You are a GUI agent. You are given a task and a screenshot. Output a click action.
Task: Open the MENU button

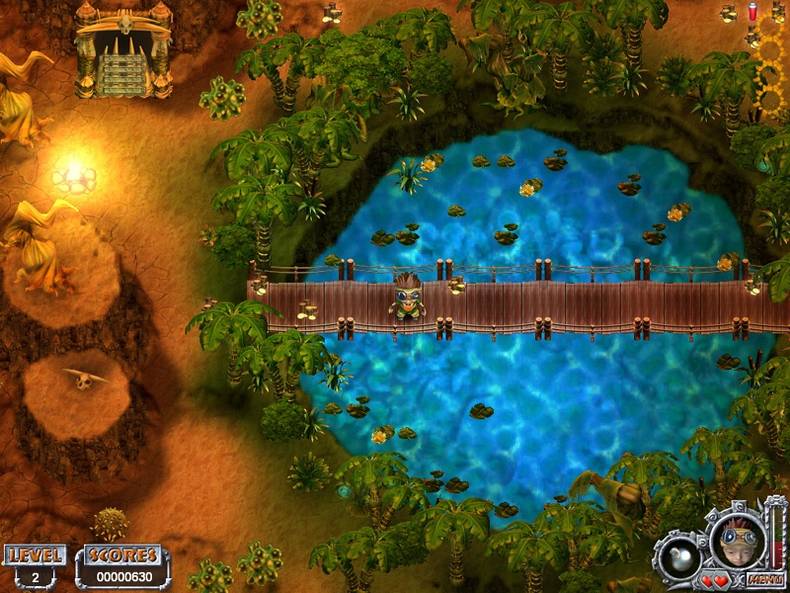(764, 580)
